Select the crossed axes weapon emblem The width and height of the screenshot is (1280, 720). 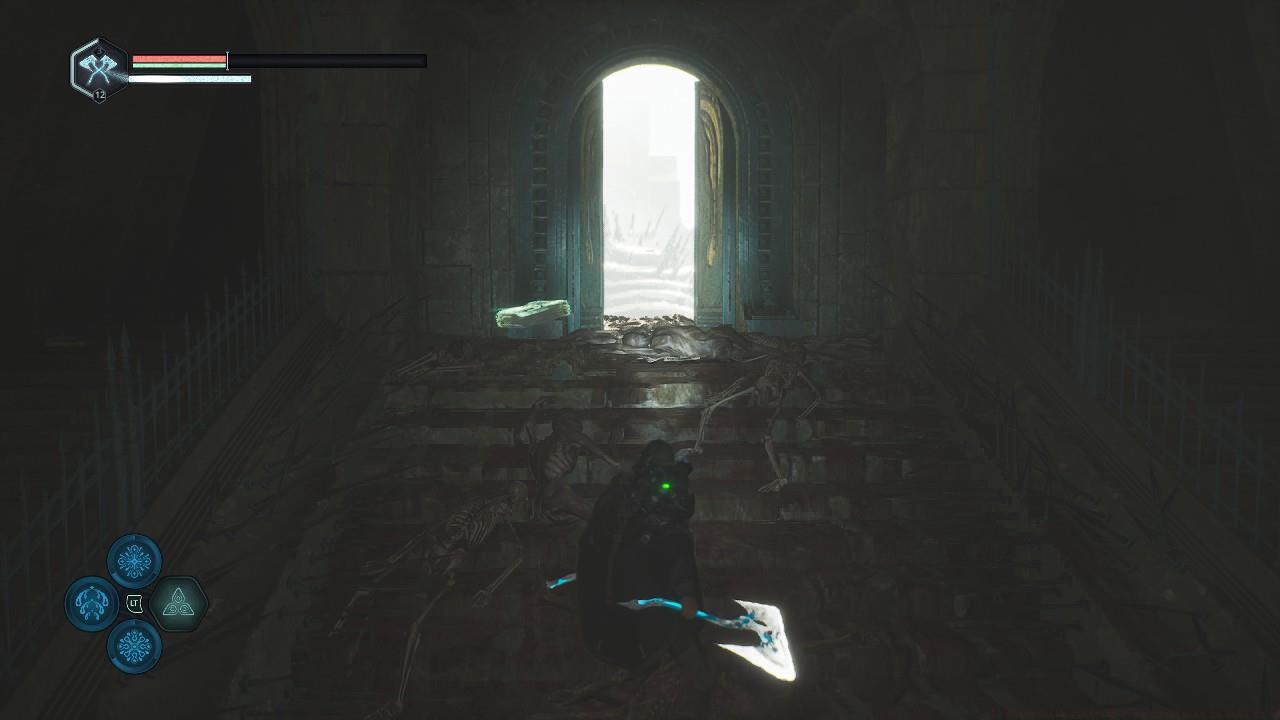98,70
